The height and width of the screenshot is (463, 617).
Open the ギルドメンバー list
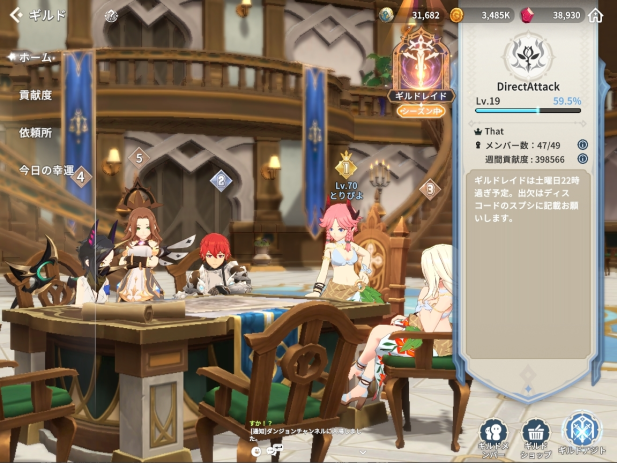pos(493,435)
